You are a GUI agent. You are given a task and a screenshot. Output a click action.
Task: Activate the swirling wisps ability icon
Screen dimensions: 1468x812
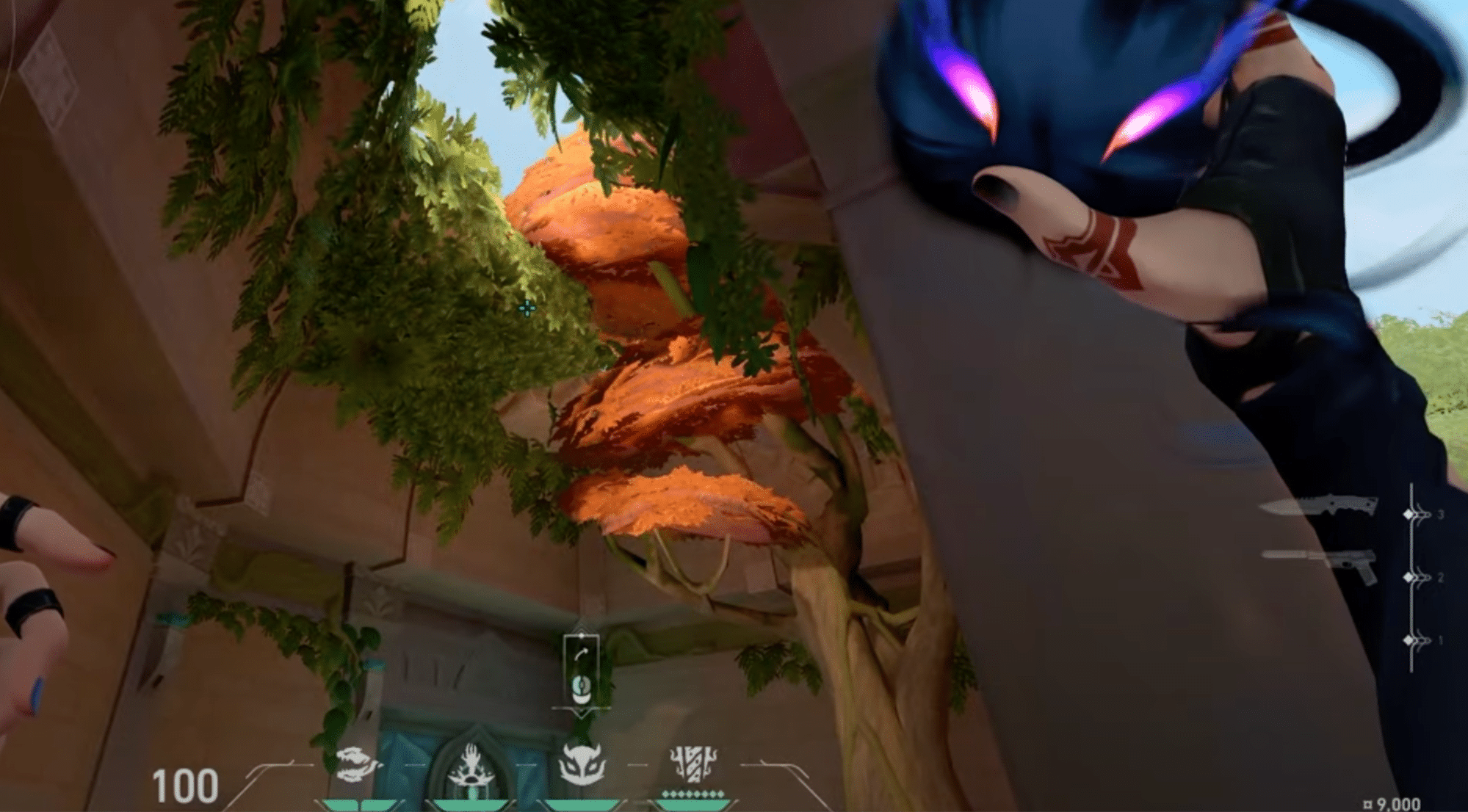358,765
